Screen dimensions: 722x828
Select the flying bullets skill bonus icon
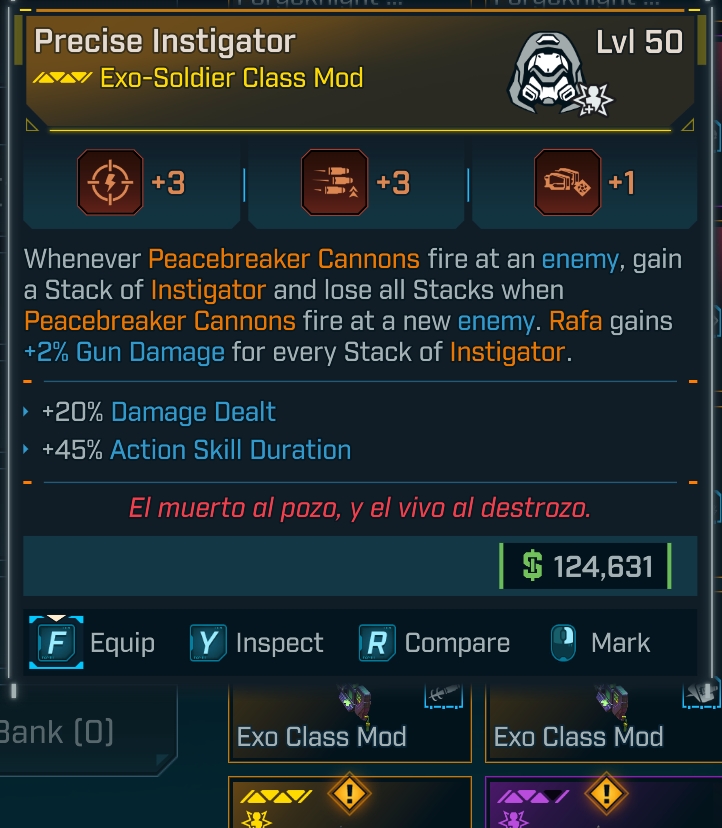335,183
